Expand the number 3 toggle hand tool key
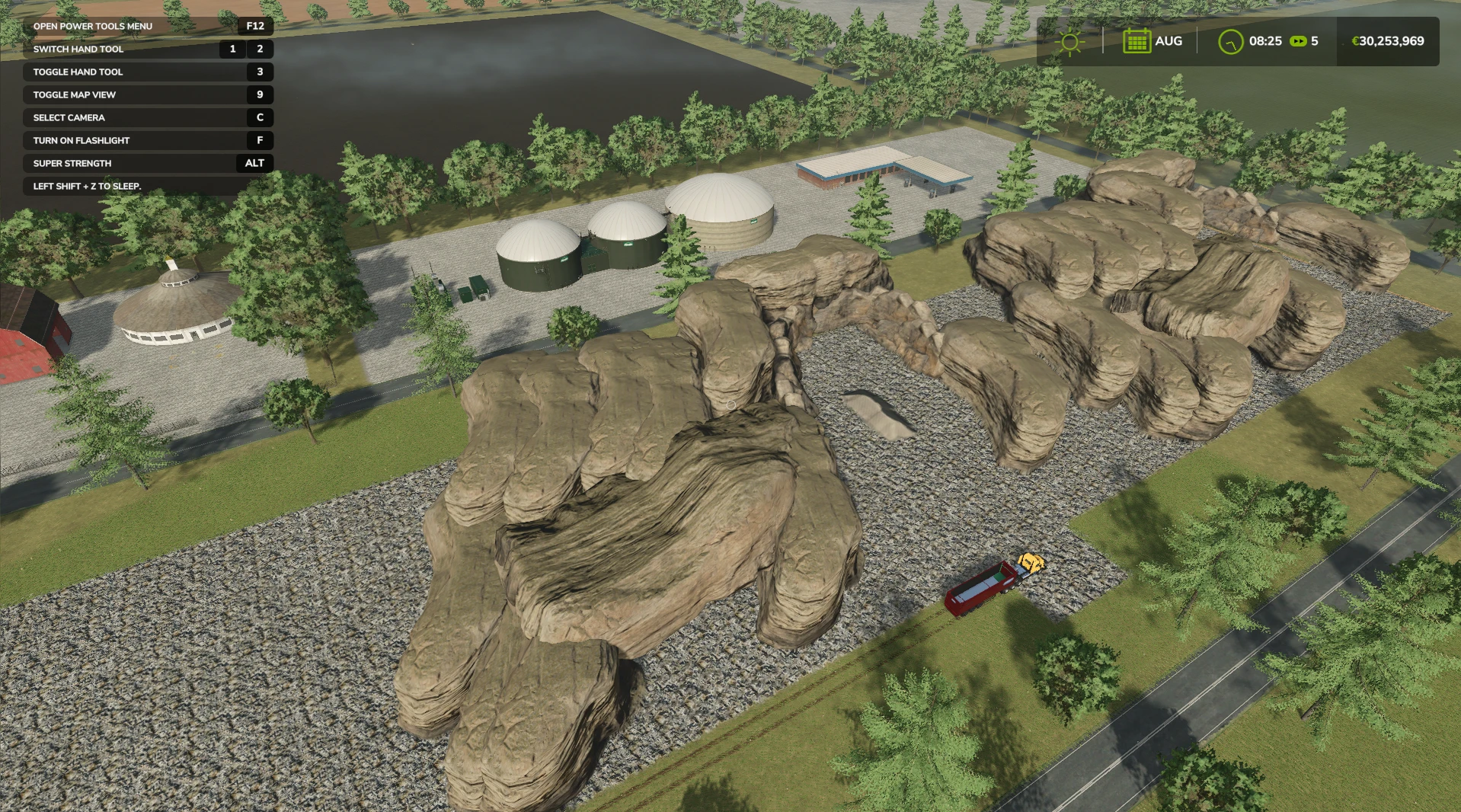This screenshot has width=1461, height=812. coord(260,72)
